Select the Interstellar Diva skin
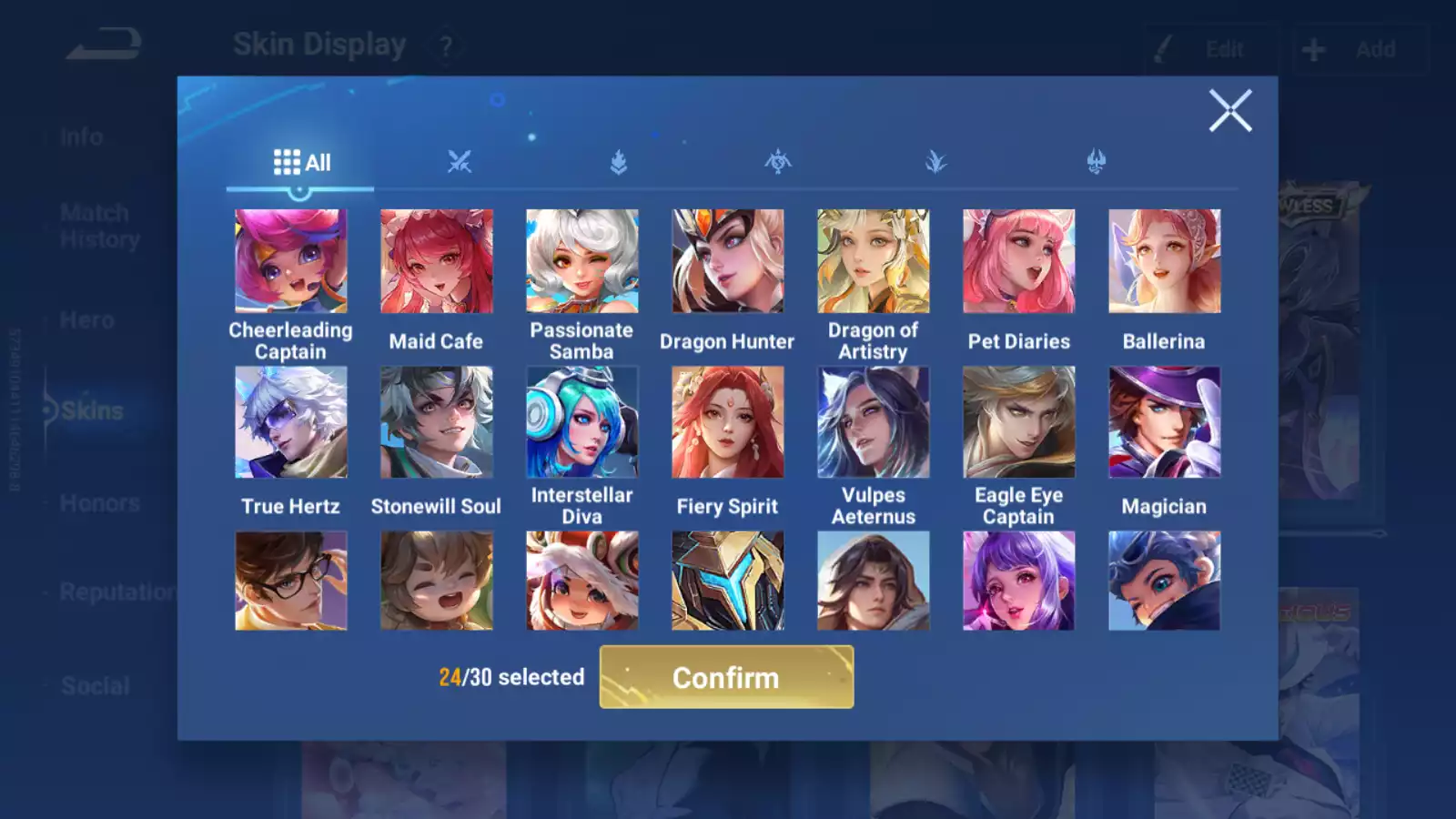Image resolution: width=1456 pixels, height=819 pixels. tap(581, 422)
